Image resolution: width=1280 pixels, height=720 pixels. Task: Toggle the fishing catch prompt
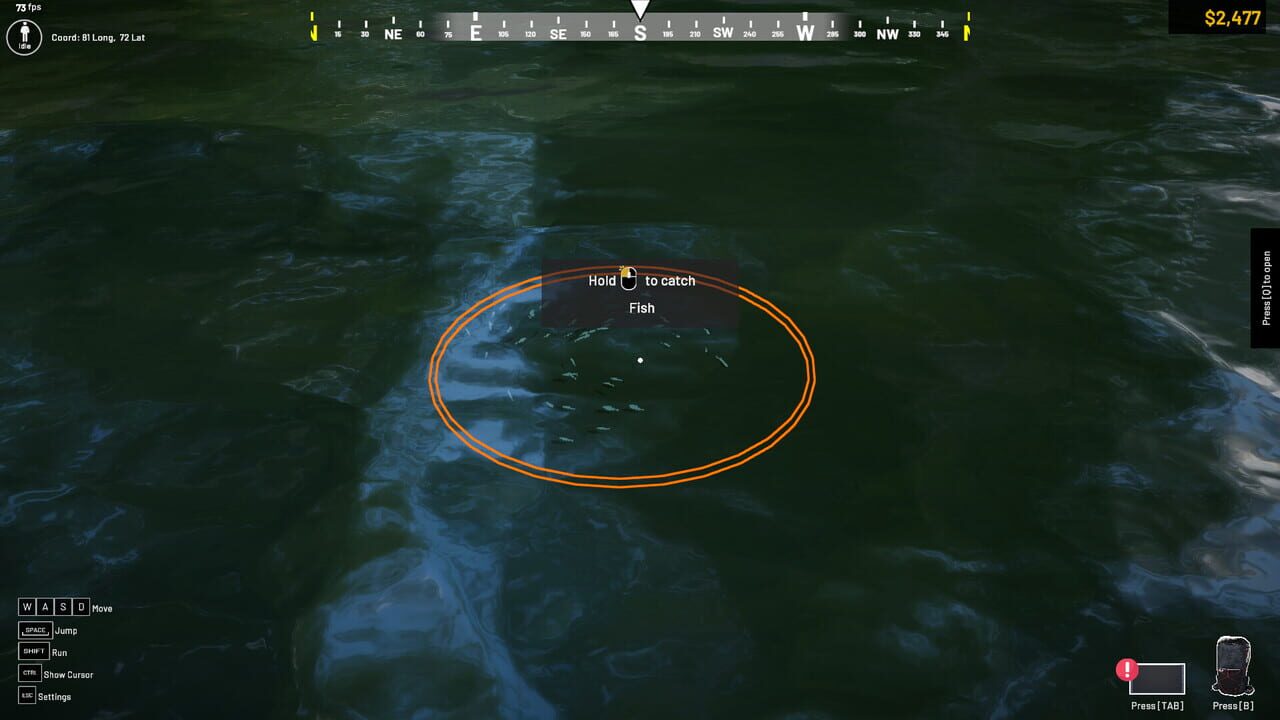(x=639, y=293)
